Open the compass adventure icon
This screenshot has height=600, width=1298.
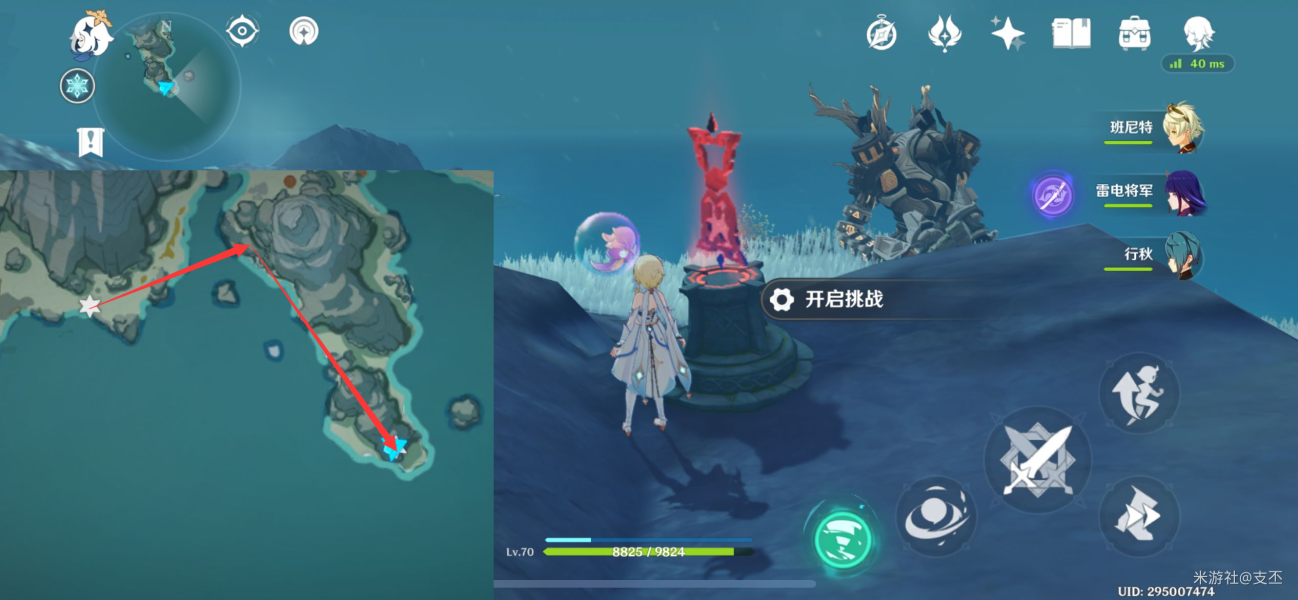[x=881, y=34]
